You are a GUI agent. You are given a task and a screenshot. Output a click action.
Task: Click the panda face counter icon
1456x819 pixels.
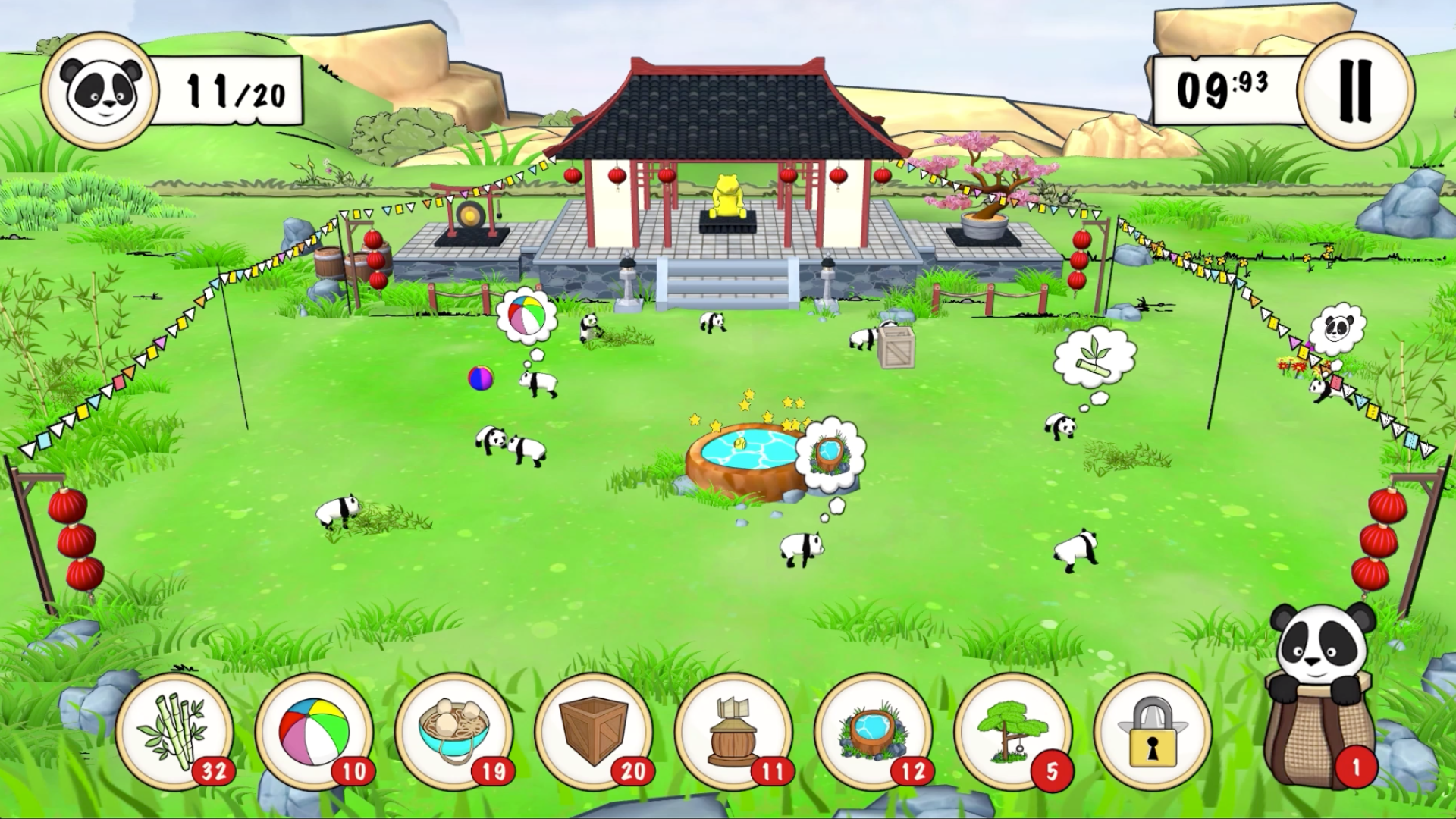click(x=99, y=91)
